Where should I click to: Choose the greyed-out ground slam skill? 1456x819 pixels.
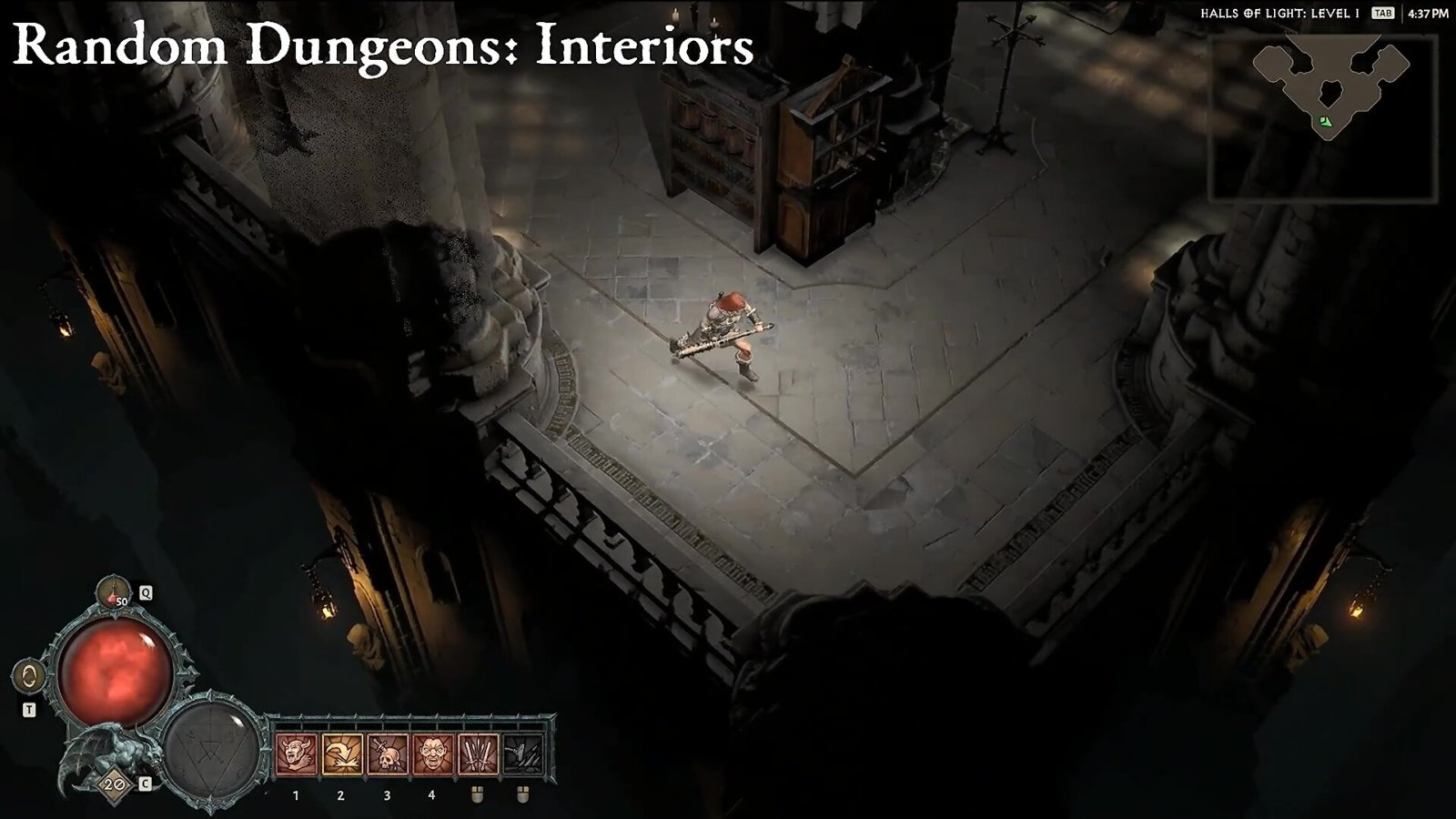522,754
